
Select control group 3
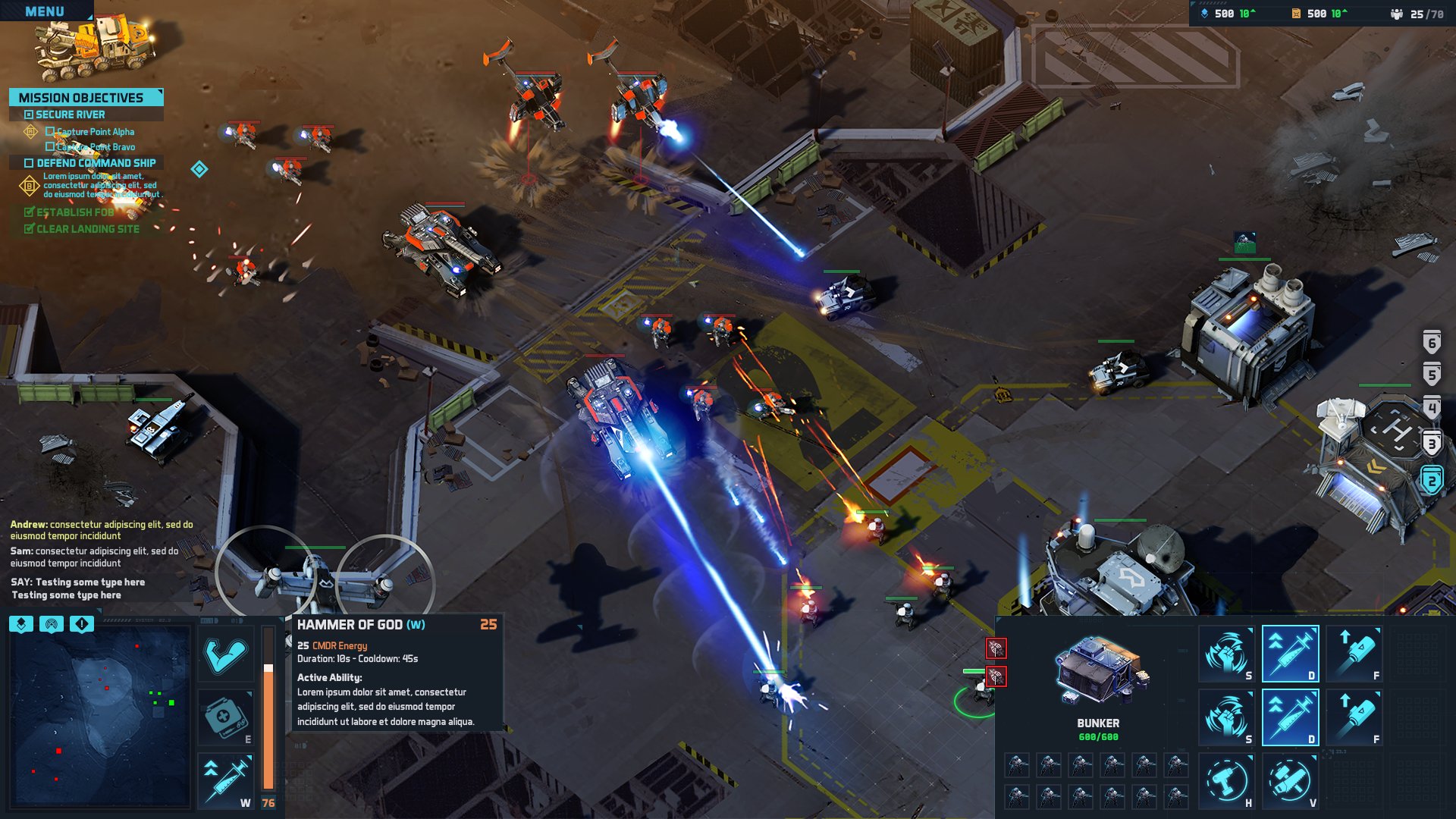[x=1432, y=444]
